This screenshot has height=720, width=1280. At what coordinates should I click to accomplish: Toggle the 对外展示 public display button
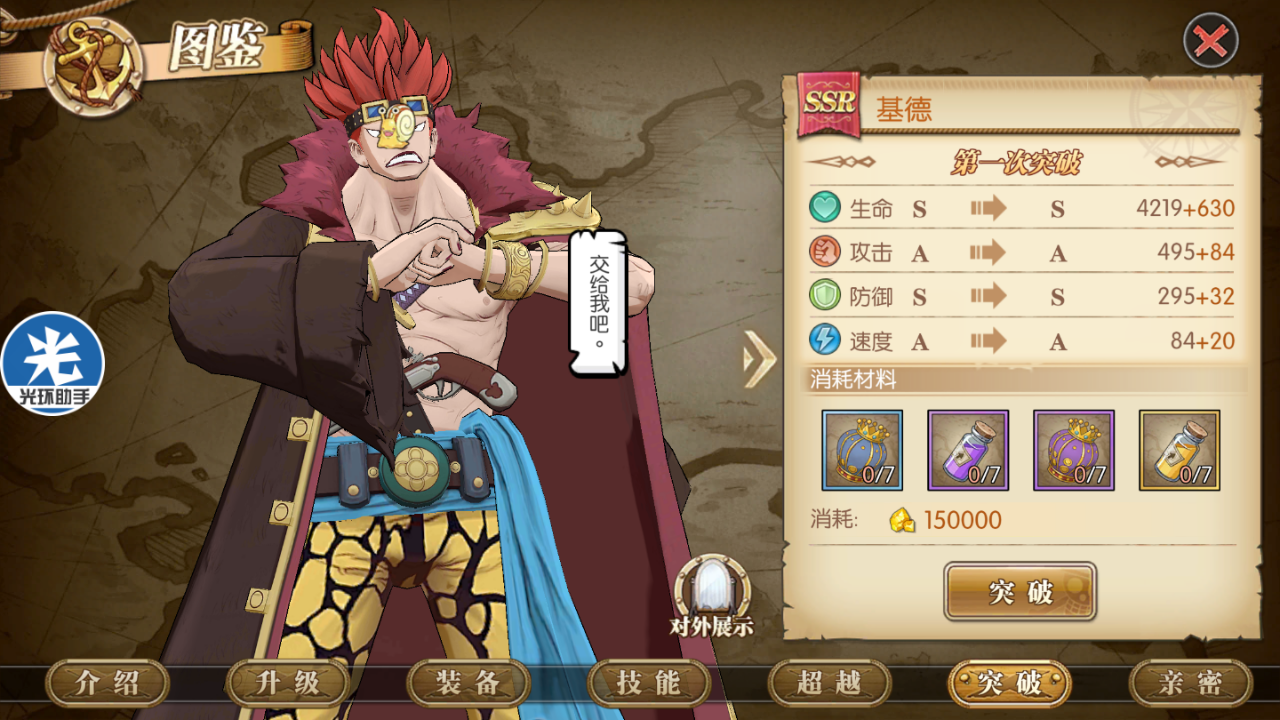coord(712,596)
